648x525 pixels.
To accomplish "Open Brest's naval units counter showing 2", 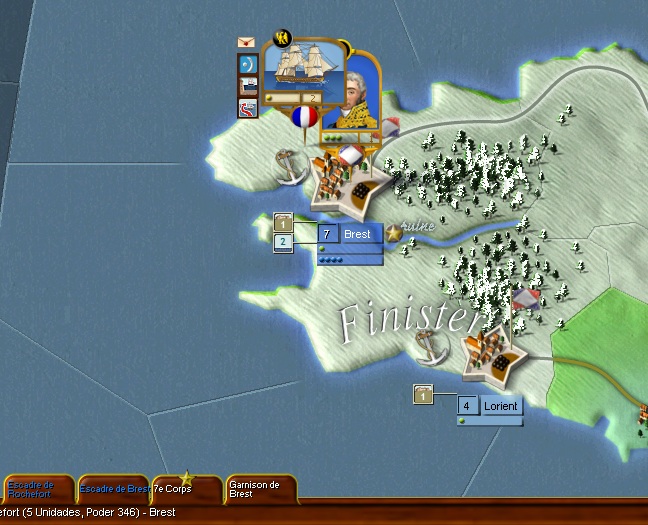I will 283,242.
